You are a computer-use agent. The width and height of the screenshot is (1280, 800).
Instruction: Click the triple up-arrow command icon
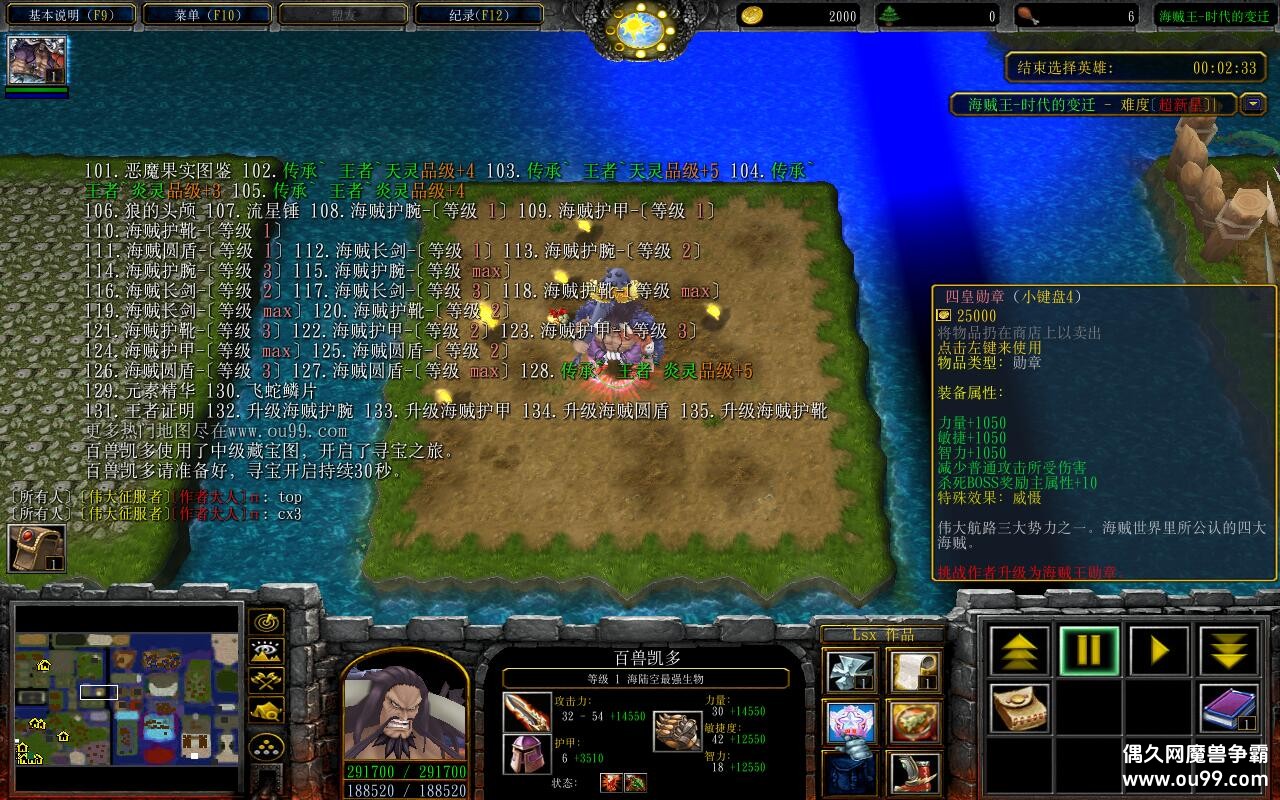(1018, 651)
